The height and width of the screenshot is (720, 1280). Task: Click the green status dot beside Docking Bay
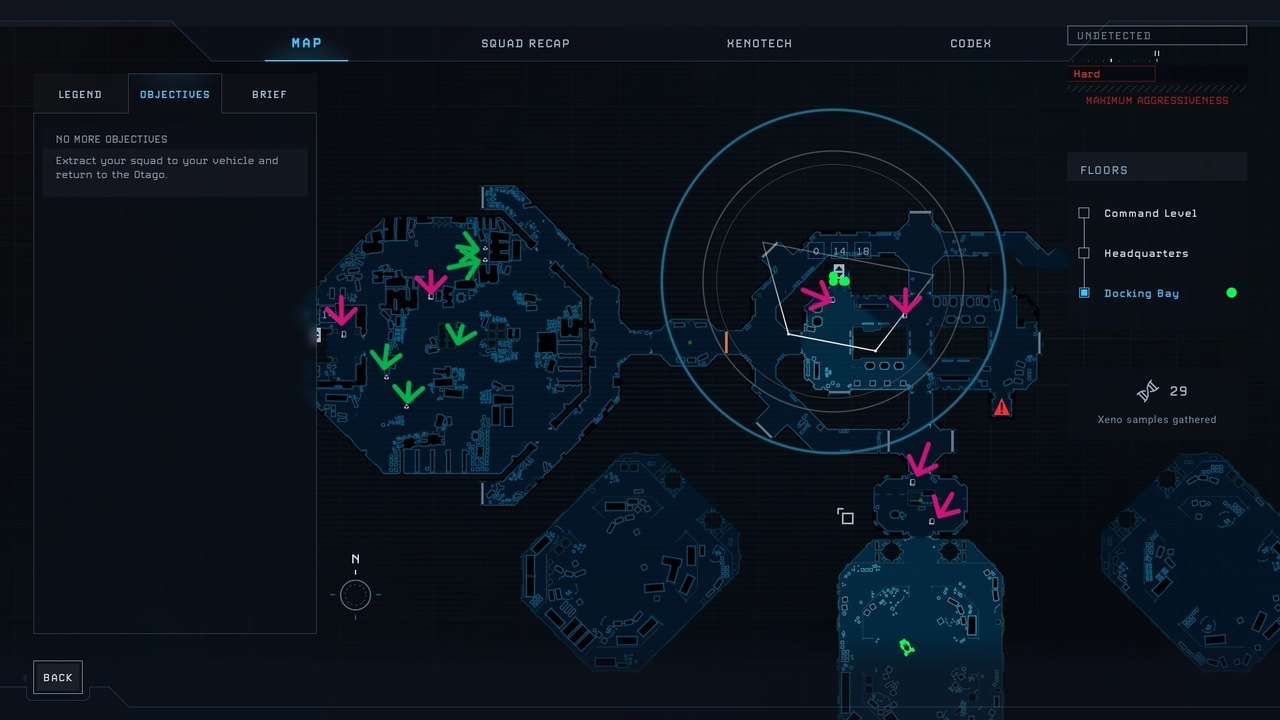[x=1231, y=293]
